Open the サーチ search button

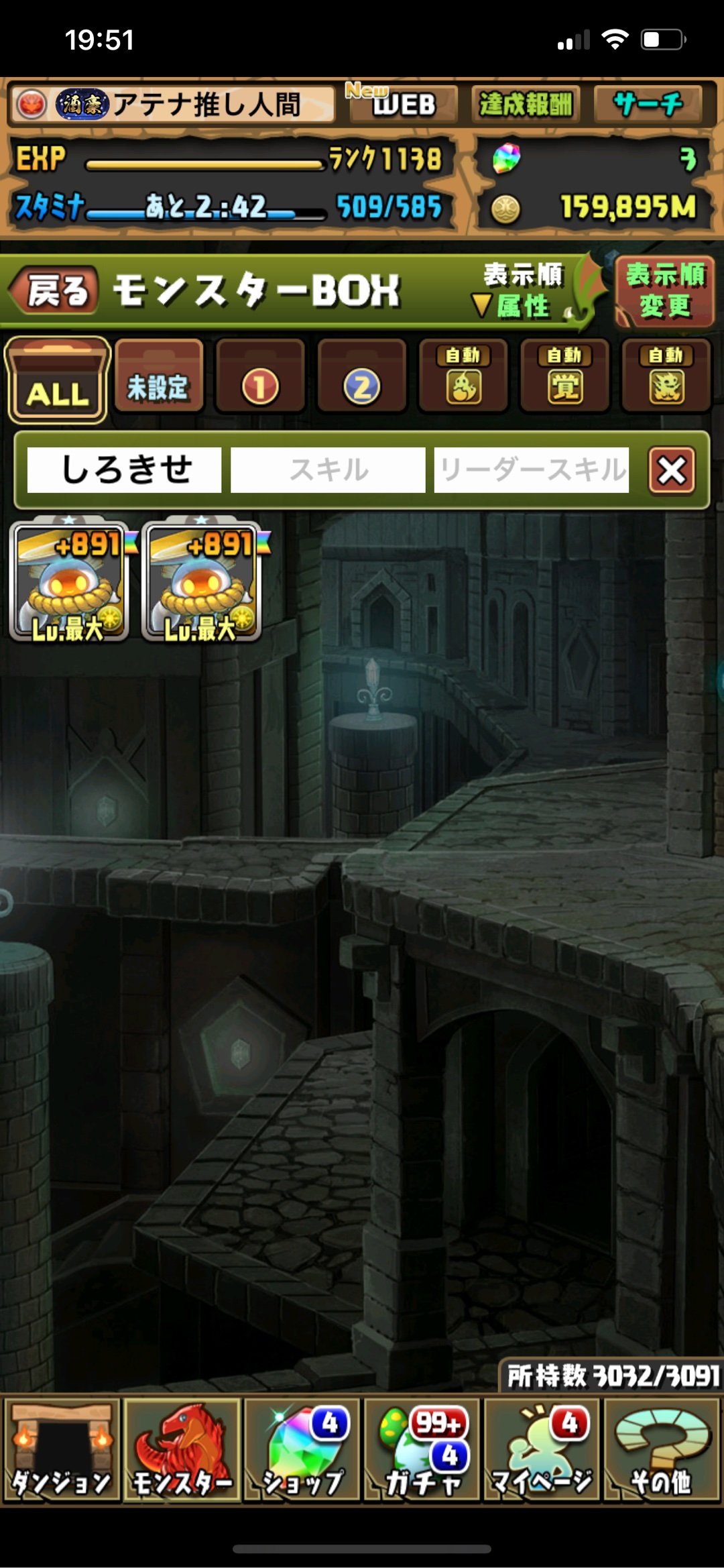point(648,105)
